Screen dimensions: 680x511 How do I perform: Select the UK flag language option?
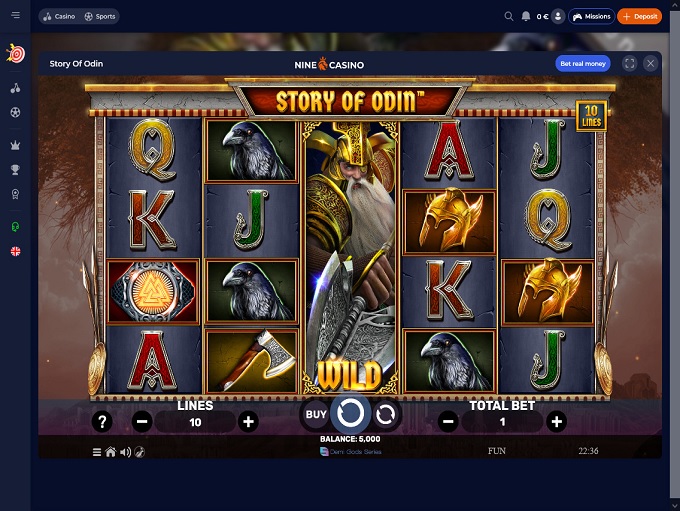click(x=15, y=251)
